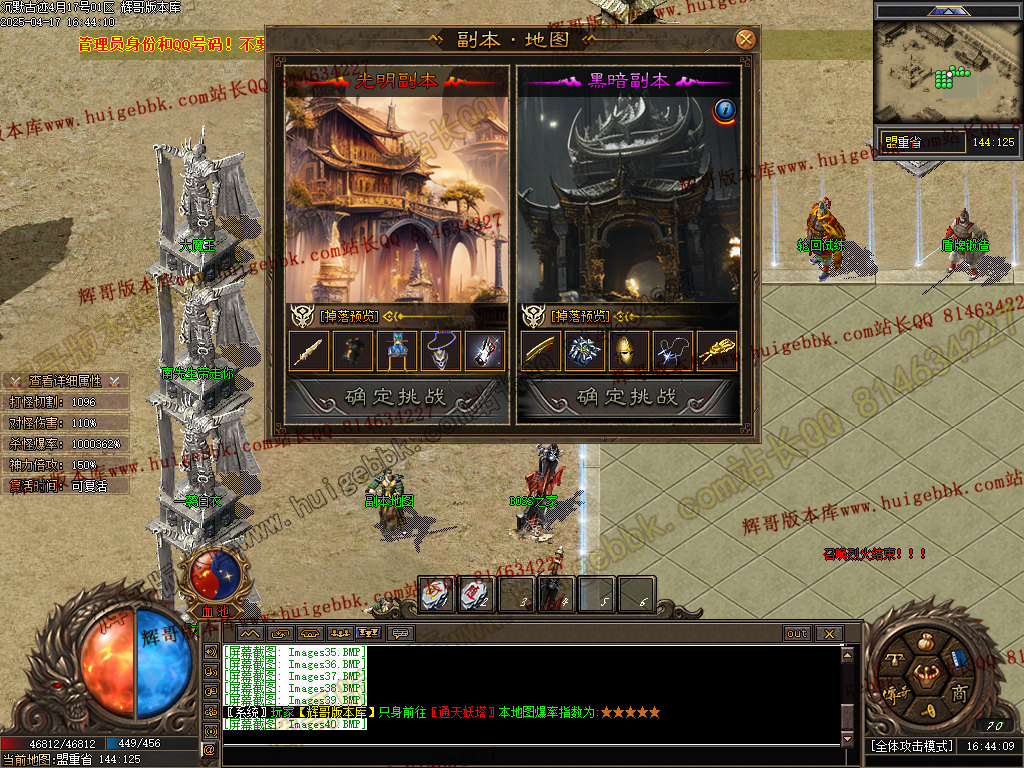Screen dimensions: 1024x768
Task: Use the item in hotbar slot 2
Action: pyautogui.click(x=477, y=595)
